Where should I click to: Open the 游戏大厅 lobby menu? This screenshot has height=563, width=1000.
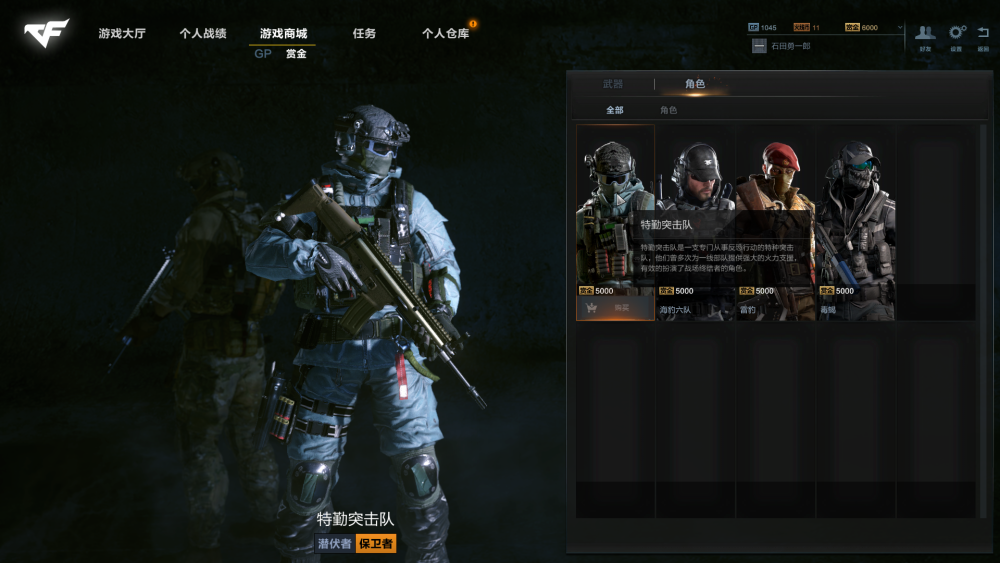[x=122, y=34]
